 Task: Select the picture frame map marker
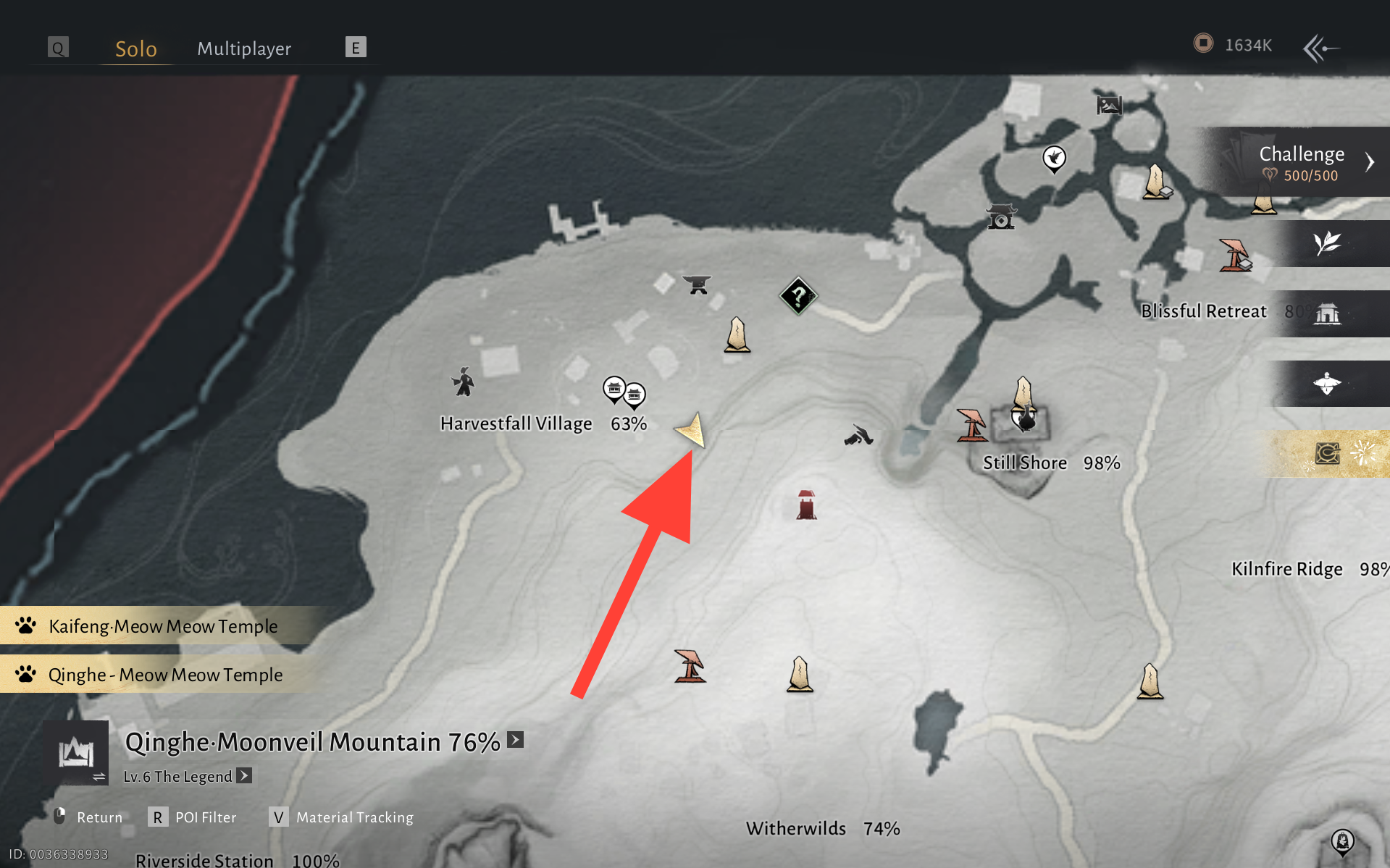click(1109, 106)
